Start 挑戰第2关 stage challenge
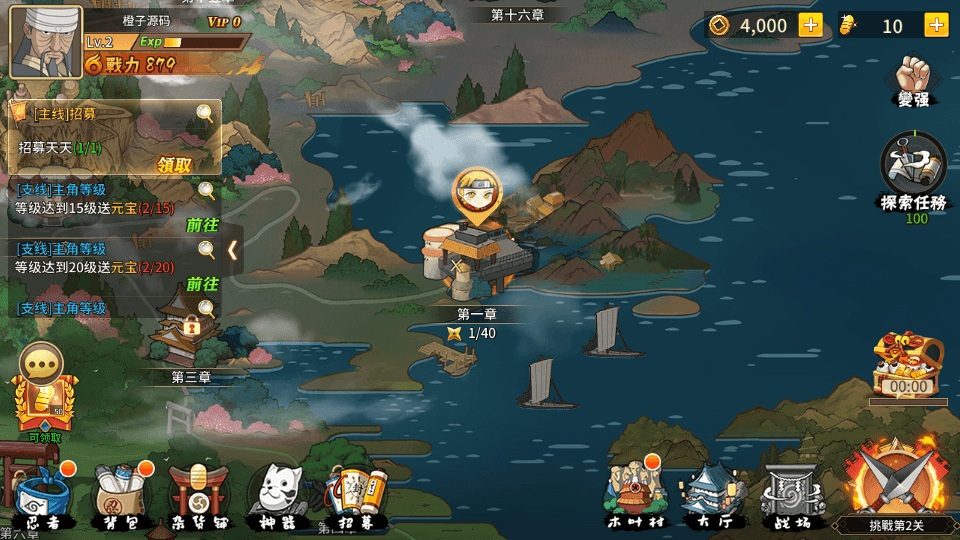Viewport: 960px width, 540px height. [893, 485]
